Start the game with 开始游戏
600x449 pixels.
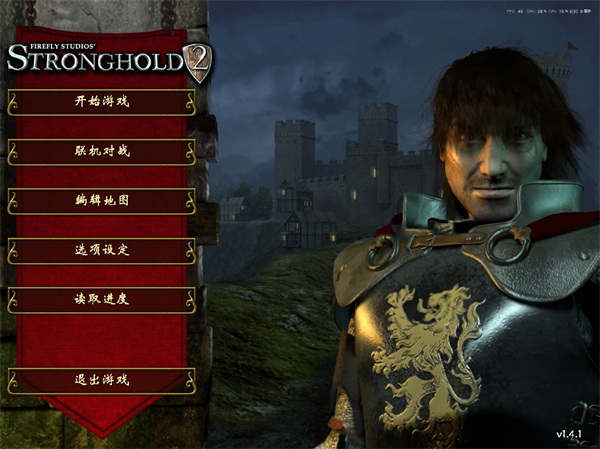tap(102, 101)
